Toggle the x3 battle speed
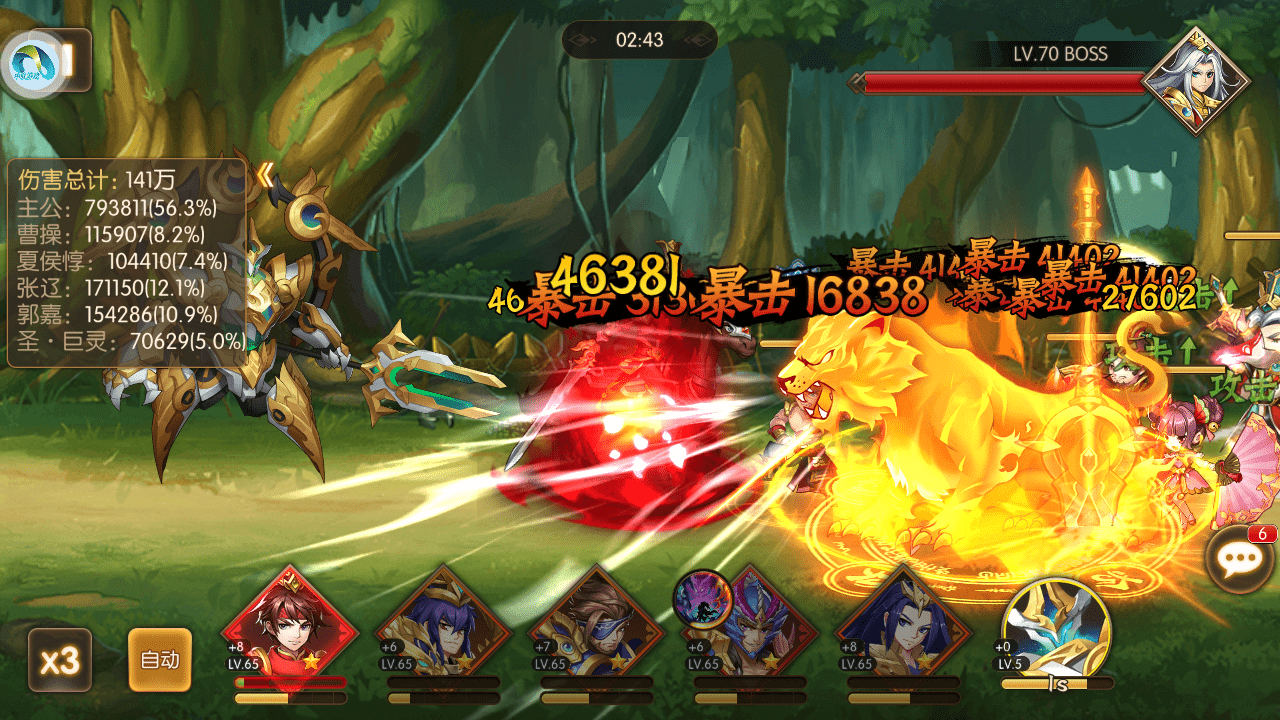Image resolution: width=1280 pixels, height=720 pixels. point(60,660)
